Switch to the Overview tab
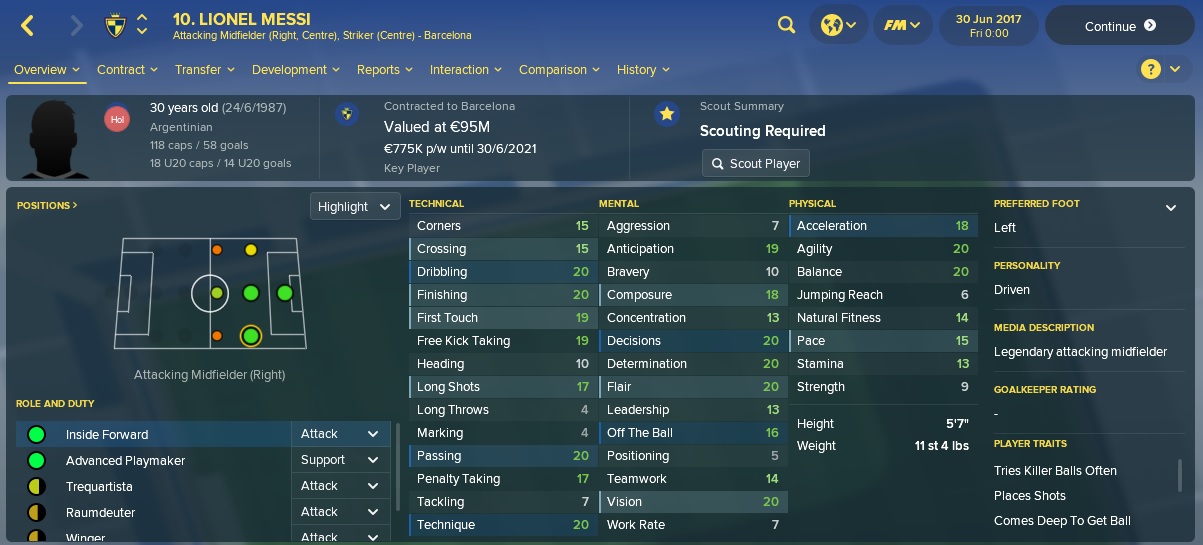The image size is (1203, 545). pos(46,70)
